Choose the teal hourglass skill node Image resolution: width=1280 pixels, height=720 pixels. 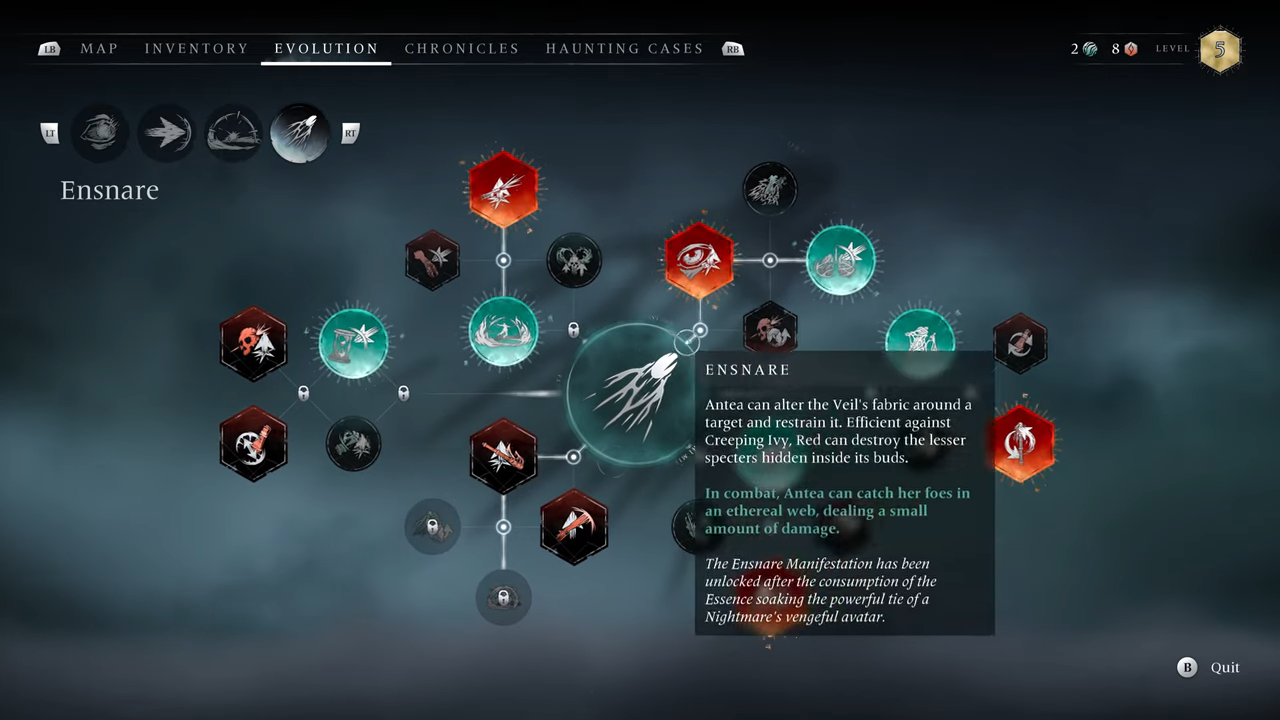(353, 344)
